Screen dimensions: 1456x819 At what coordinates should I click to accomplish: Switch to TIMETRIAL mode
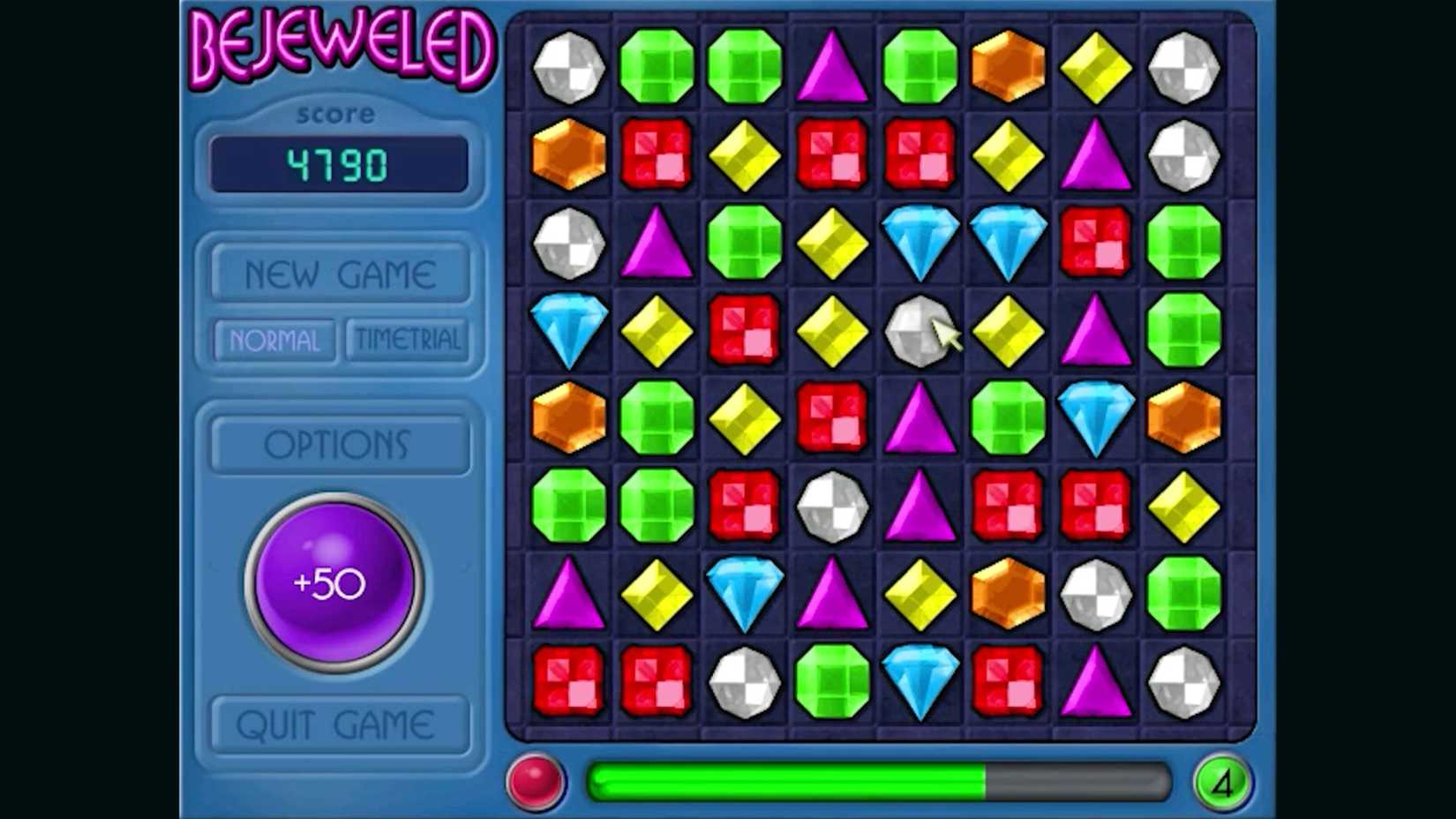(408, 340)
